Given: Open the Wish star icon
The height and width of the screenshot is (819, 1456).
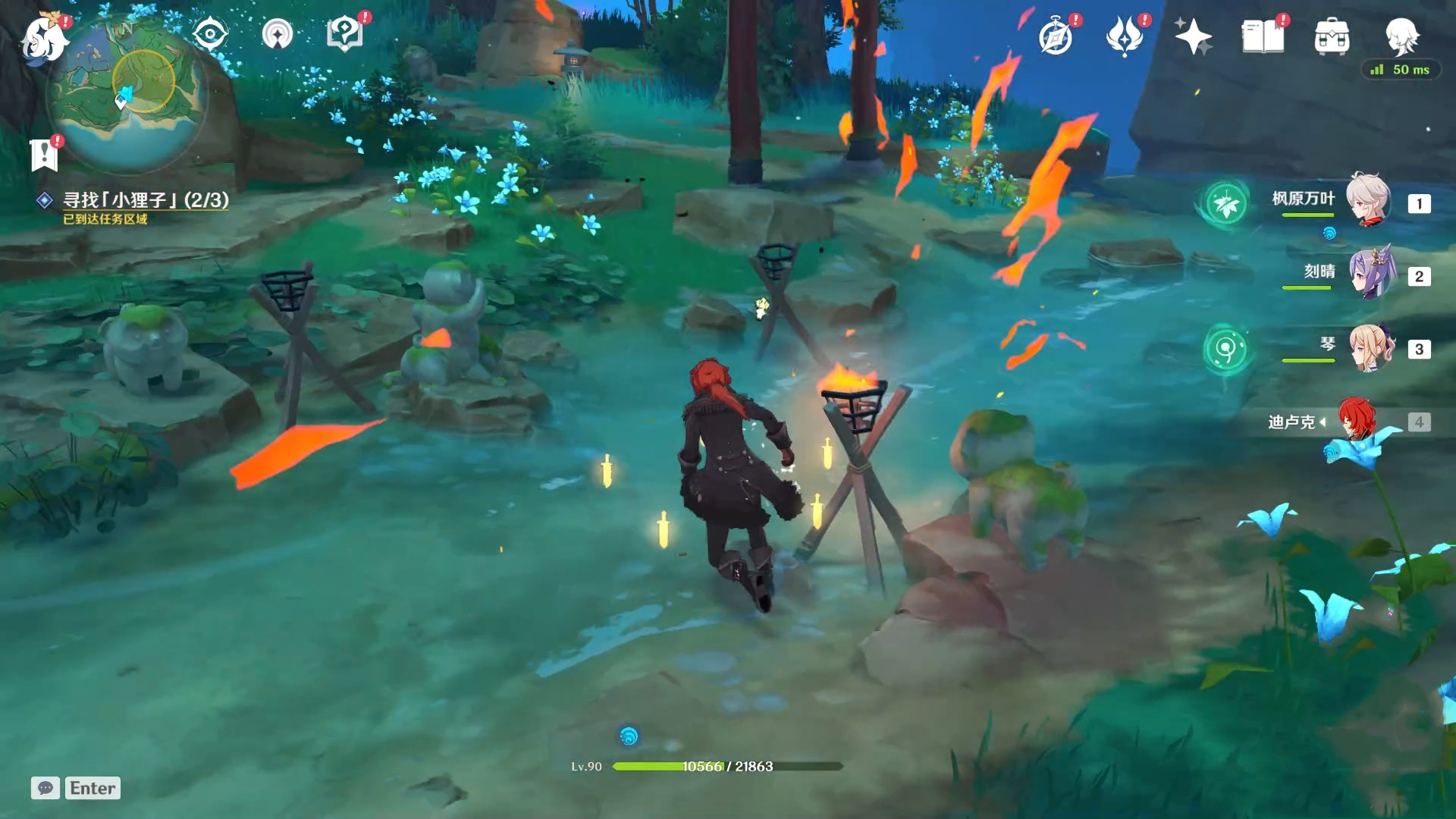Looking at the screenshot, I should click(x=1193, y=36).
